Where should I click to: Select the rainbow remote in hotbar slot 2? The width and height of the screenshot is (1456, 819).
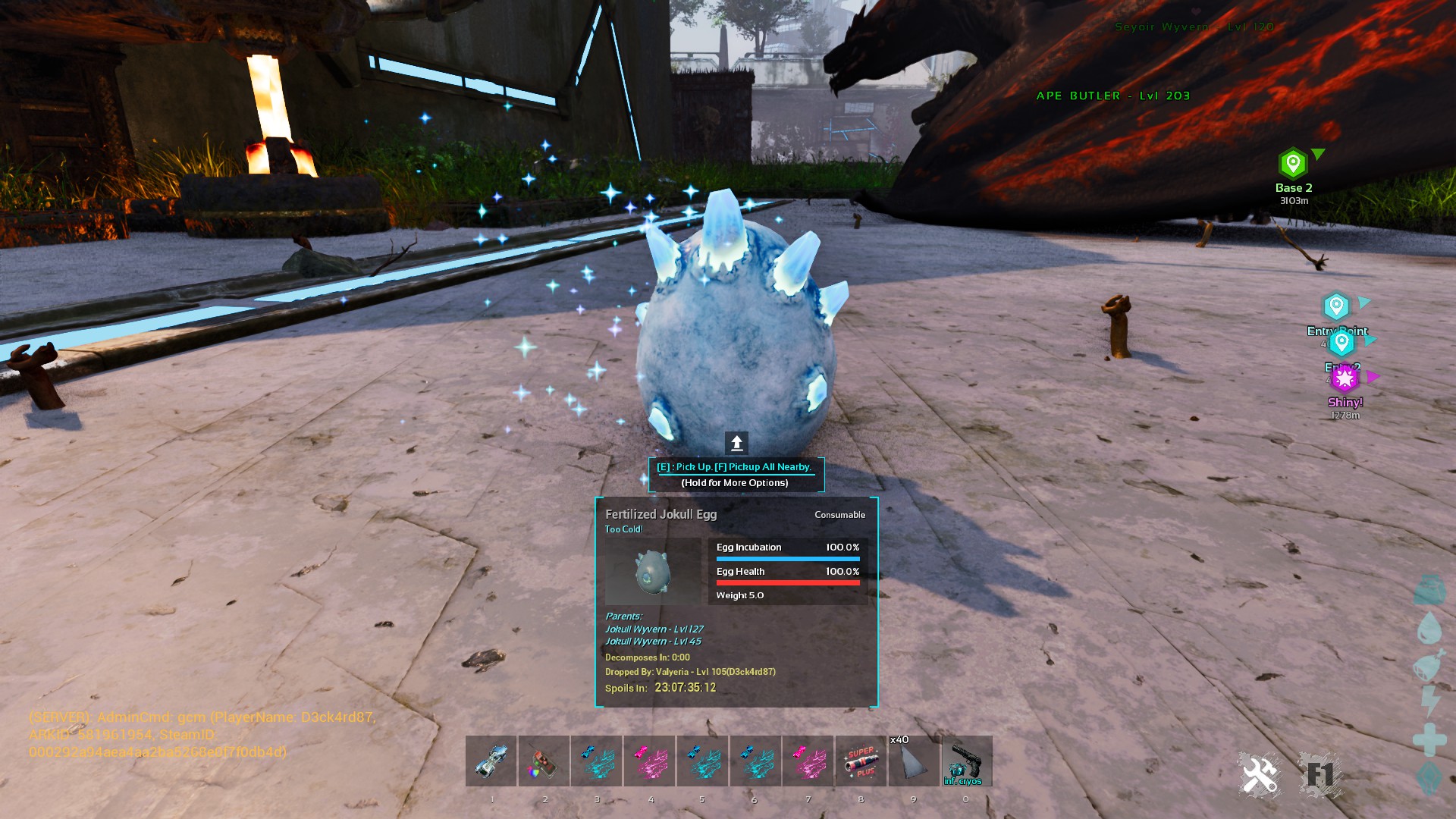click(x=544, y=761)
